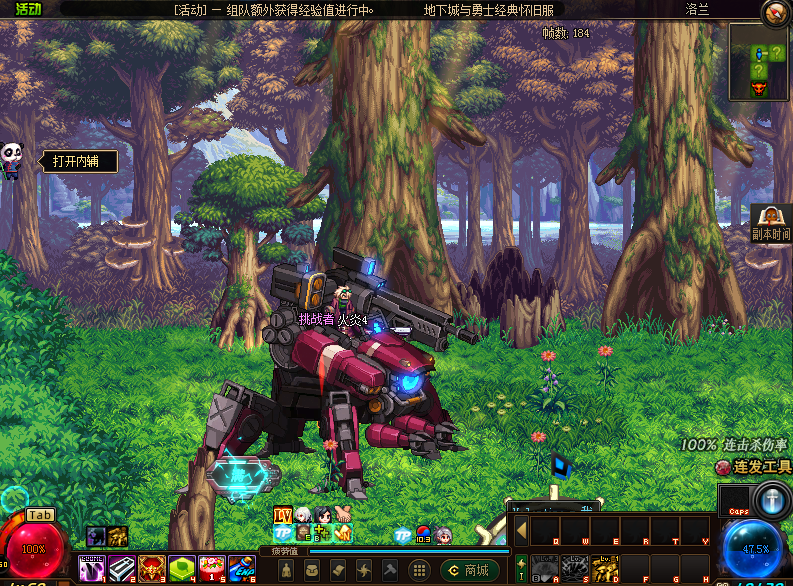Select the green cube item in slot 4

[x=182, y=569]
